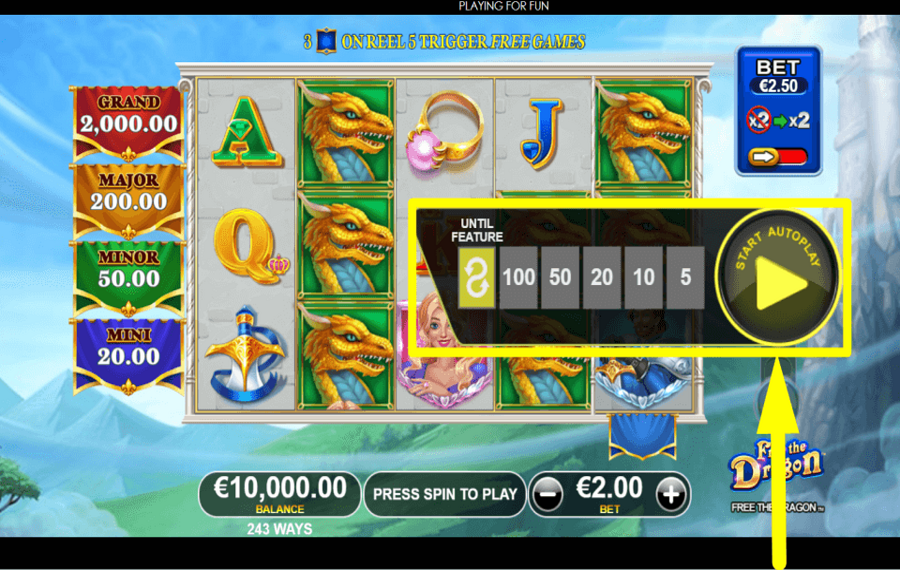Increase the bet with the plus button
This screenshot has height=570, width=900.
click(672, 493)
